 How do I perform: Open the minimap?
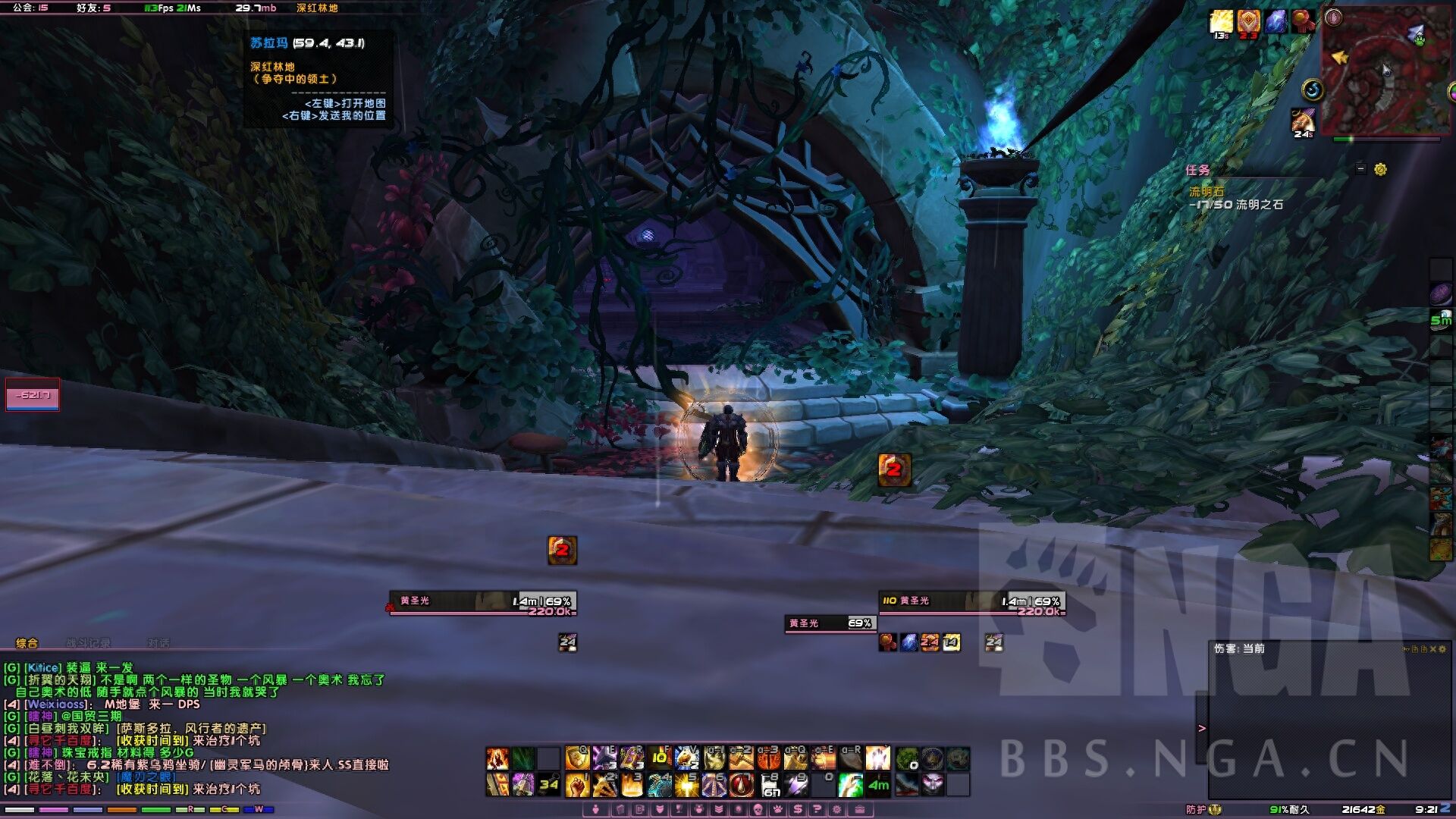(x=1382, y=70)
